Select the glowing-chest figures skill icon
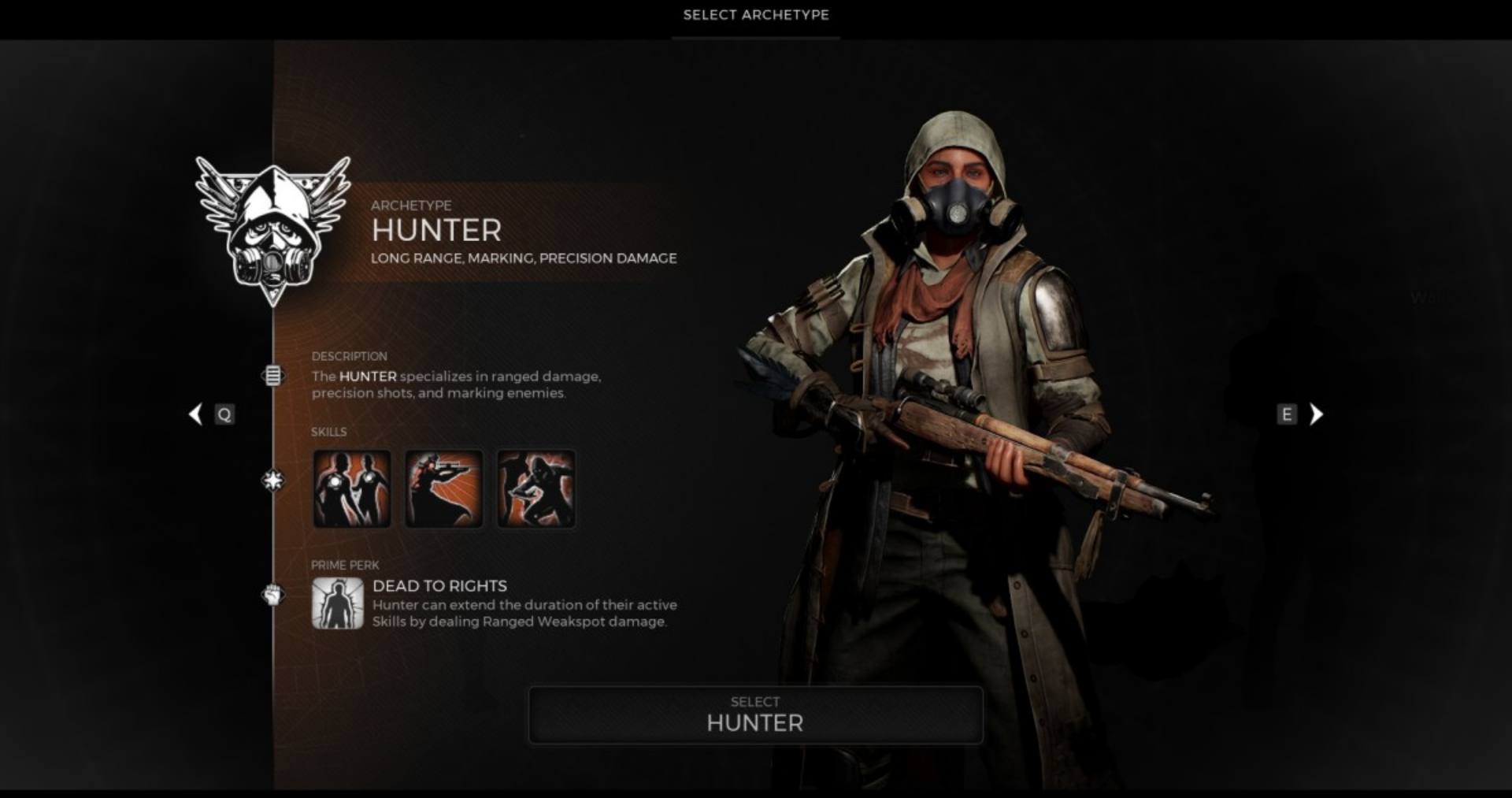The width and height of the screenshot is (1512, 798). [x=352, y=488]
